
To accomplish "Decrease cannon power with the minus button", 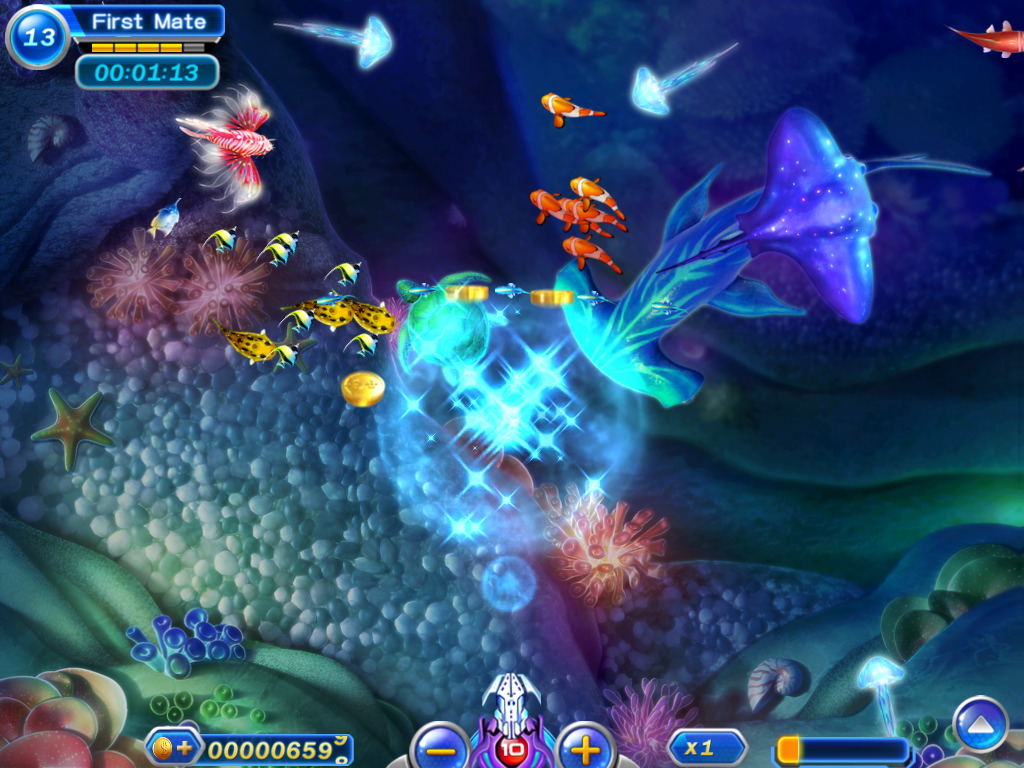I will (439, 748).
